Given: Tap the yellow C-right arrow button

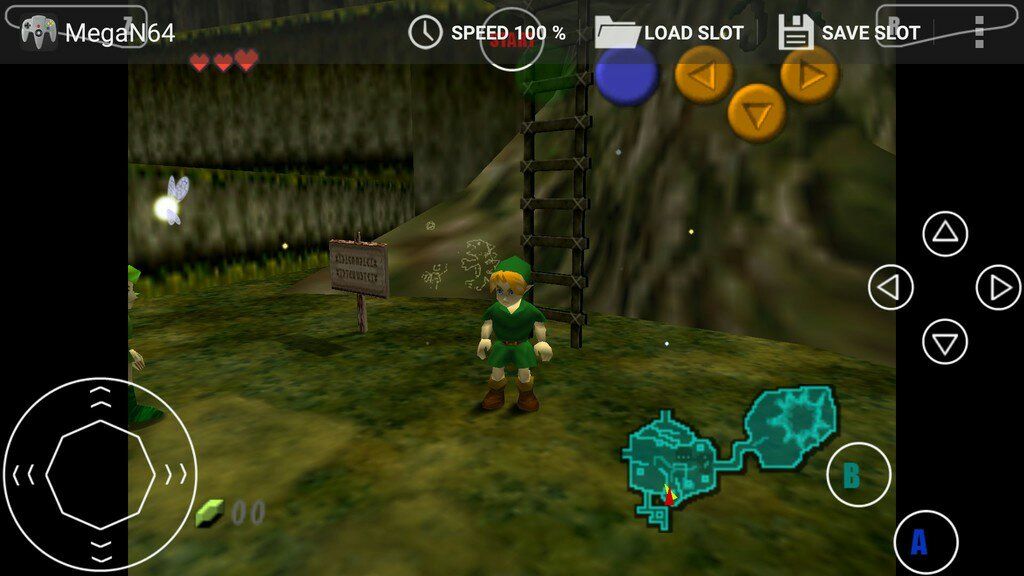Looking at the screenshot, I should (x=810, y=74).
